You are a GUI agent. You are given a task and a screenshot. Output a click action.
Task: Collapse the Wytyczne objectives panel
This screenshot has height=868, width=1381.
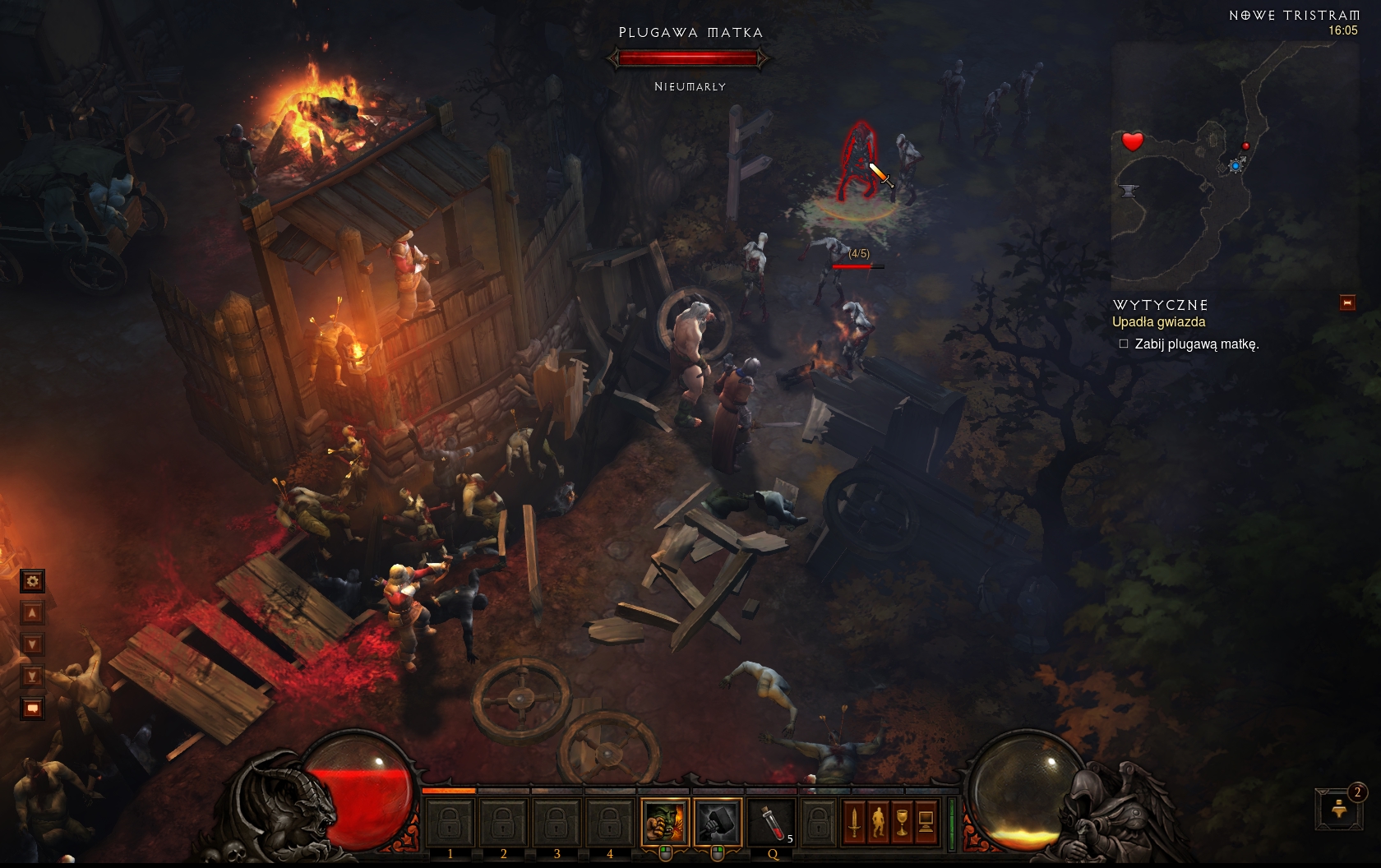[x=1347, y=303]
